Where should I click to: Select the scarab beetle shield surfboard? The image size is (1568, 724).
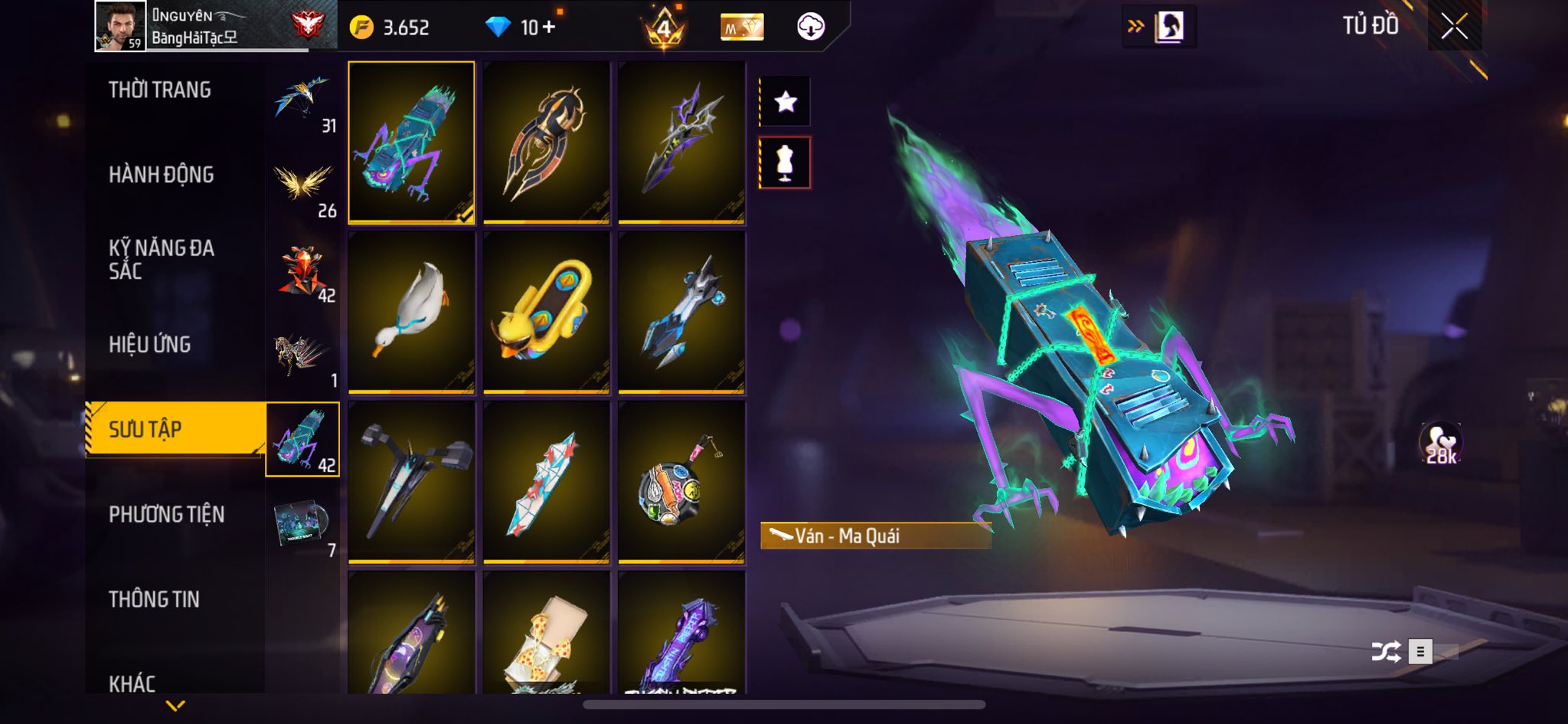(546, 143)
